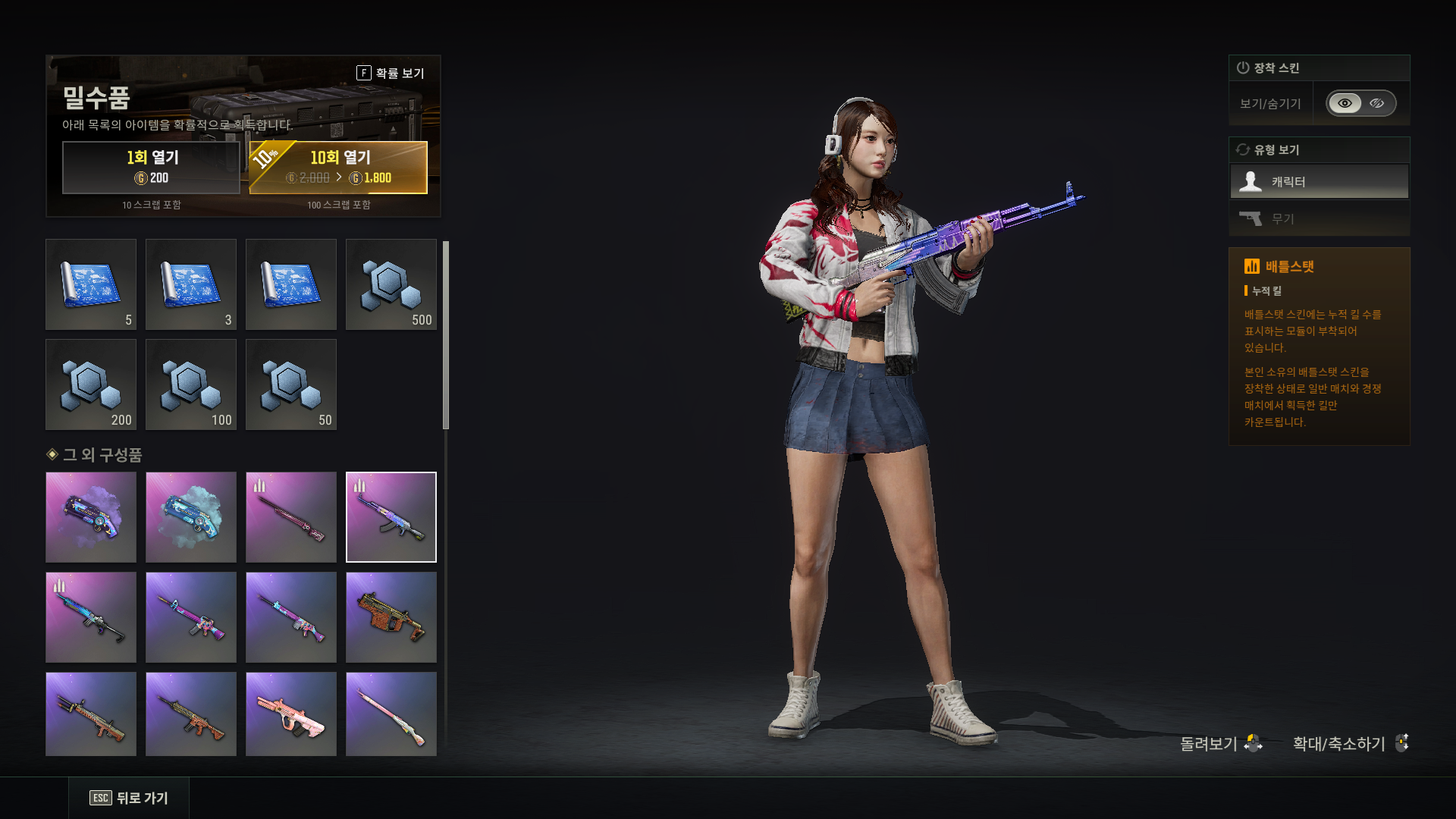This screenshot has width=1456, height=819.
Task: Go back with the 뒤로 가기 button
Action: [129, 798]
